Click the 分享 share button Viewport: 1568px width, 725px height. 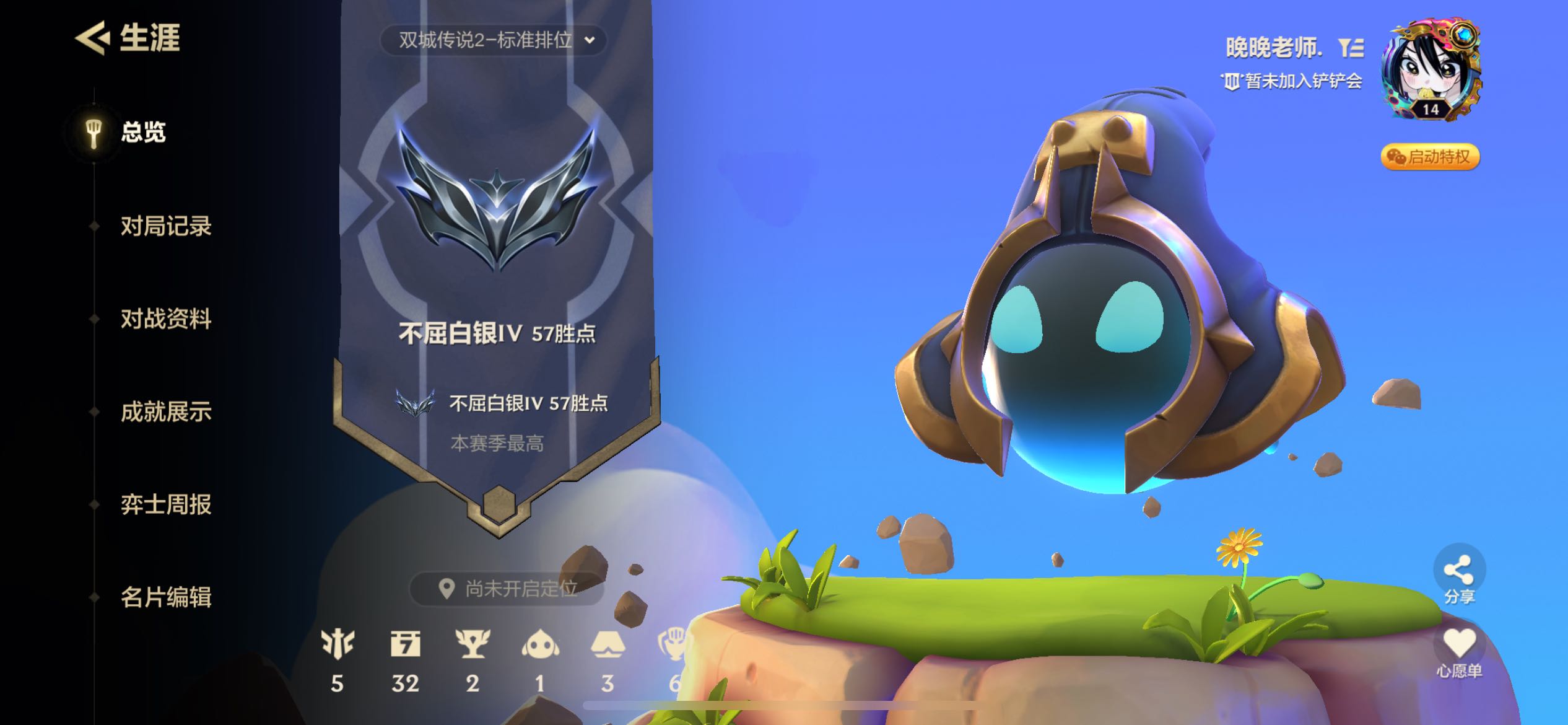(x=1459, y=576)
